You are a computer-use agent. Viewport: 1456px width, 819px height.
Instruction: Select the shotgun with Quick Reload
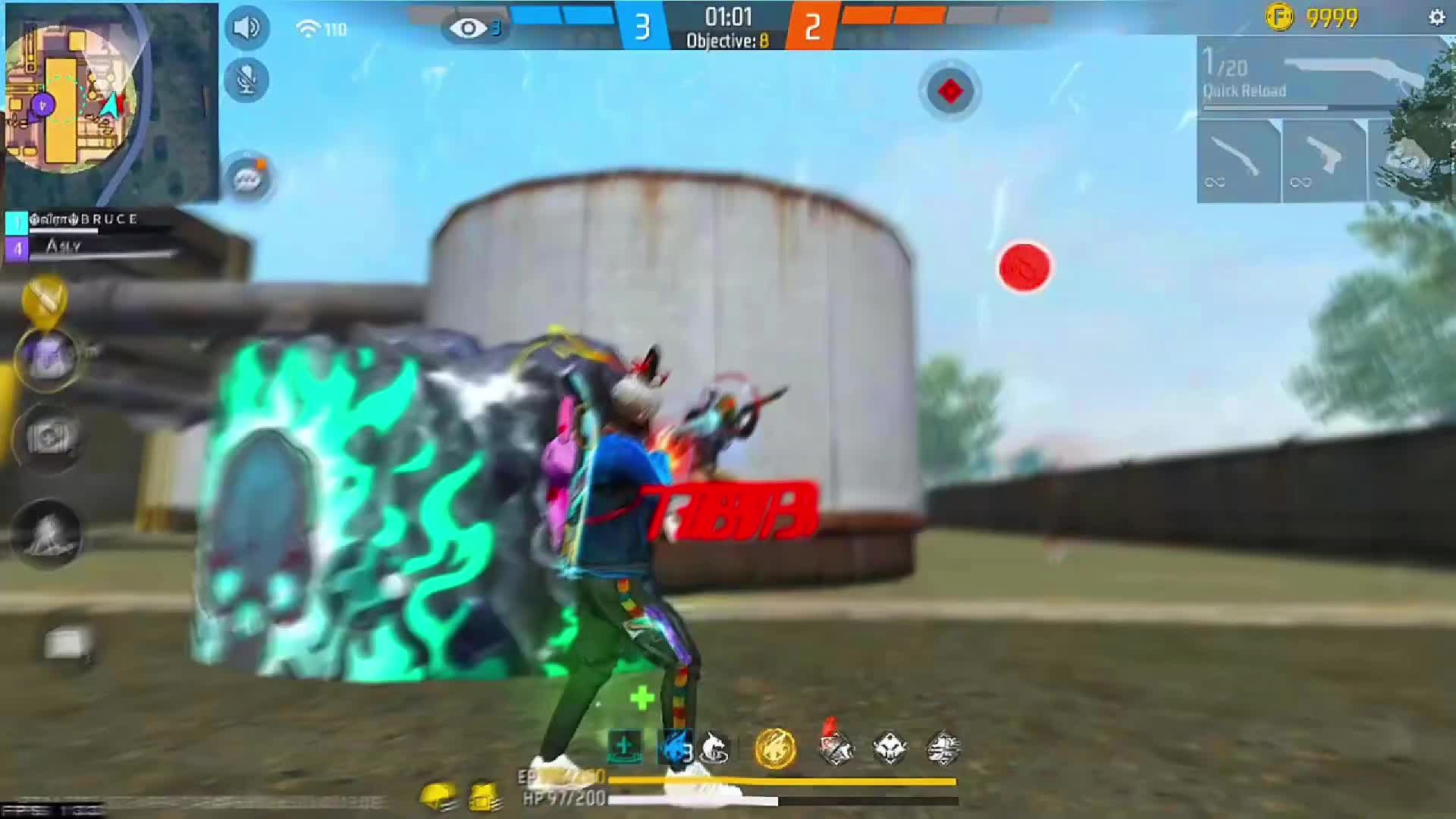[1319, 76]
